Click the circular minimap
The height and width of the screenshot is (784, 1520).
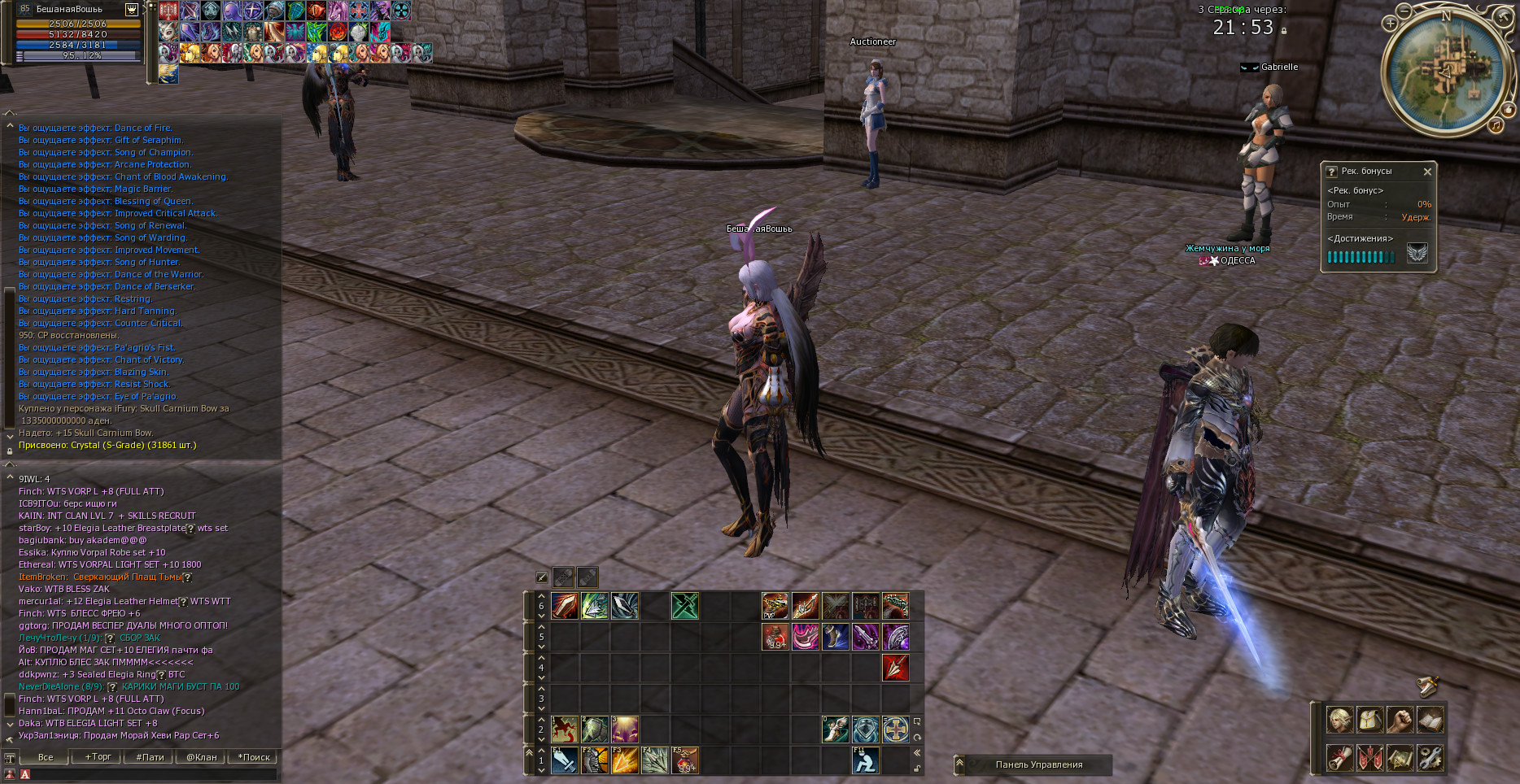(x=1445, y=70)
